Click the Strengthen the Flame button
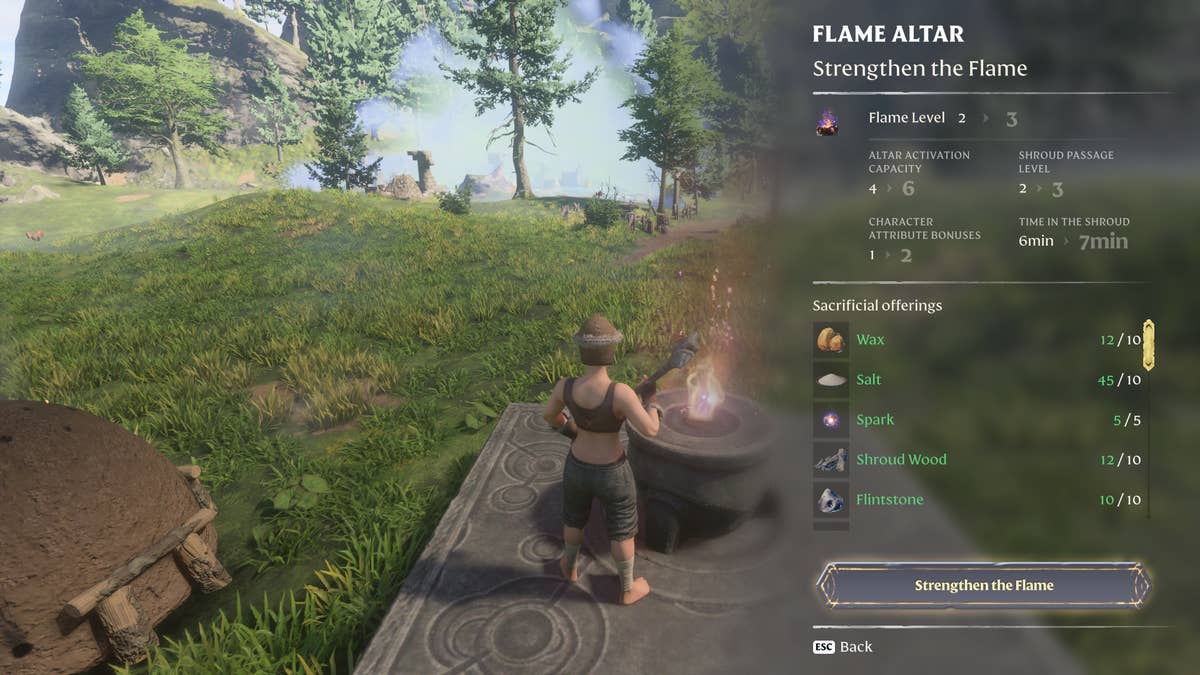The height and width of the screenshot is (675, 1200). click(984, 585)
